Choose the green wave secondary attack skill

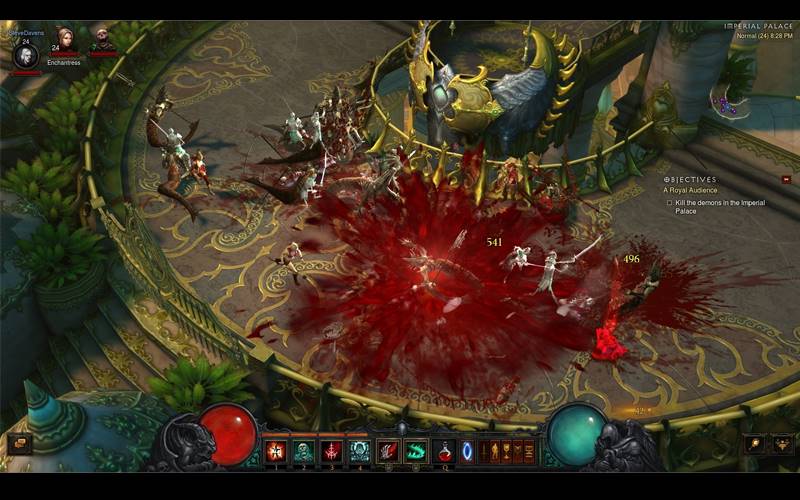(416, 451)
